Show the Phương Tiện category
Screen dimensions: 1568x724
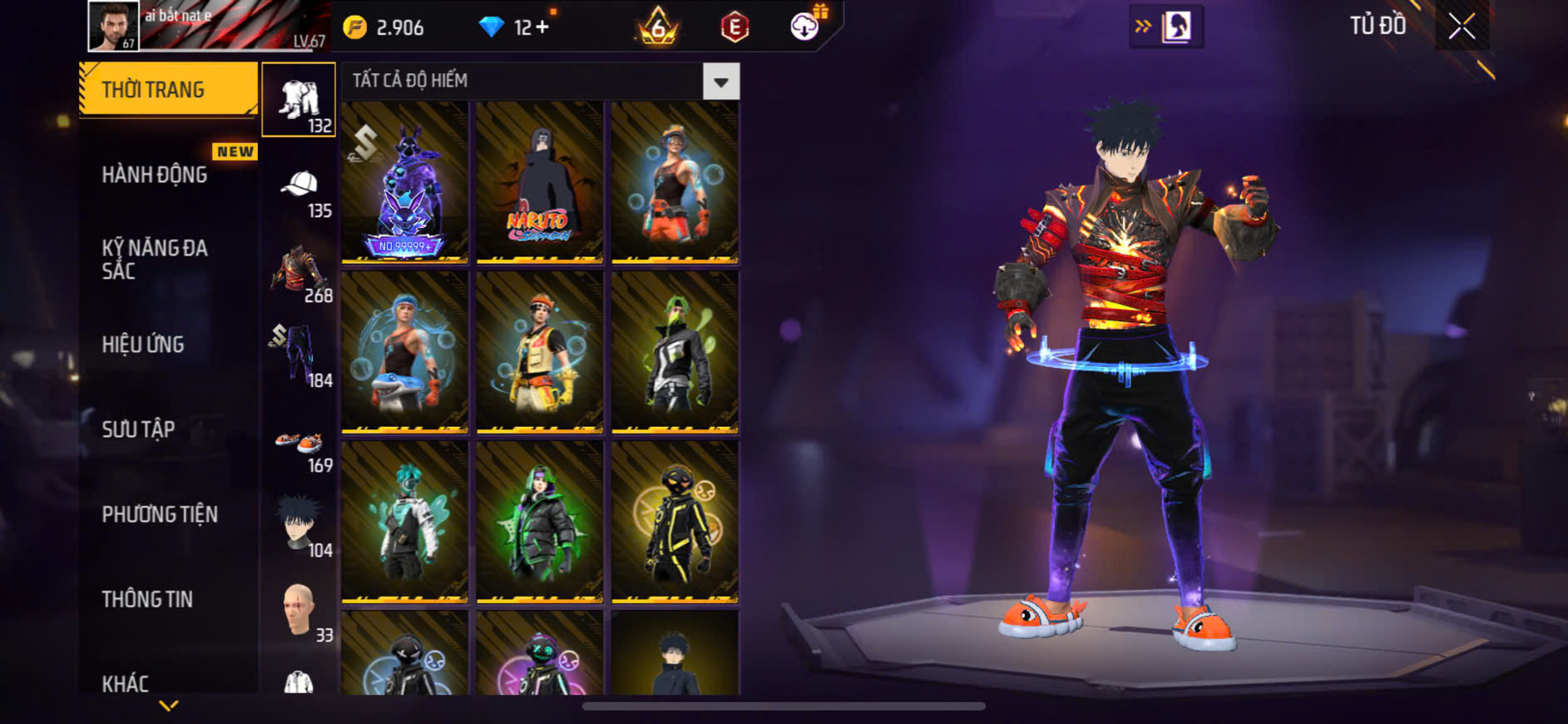(160, 514)
